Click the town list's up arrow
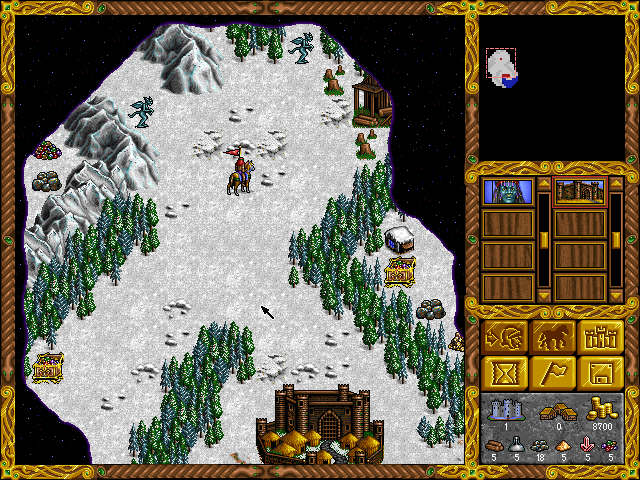640x480 pixels. (x=616, y=183)
